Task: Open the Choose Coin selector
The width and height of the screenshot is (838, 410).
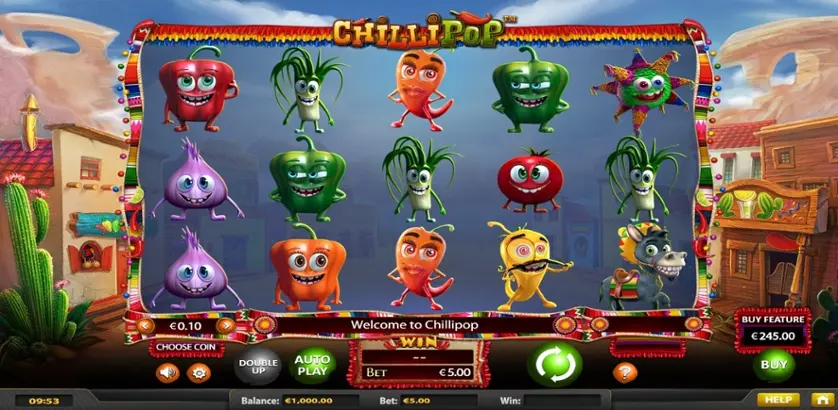Action: point(187,348)
